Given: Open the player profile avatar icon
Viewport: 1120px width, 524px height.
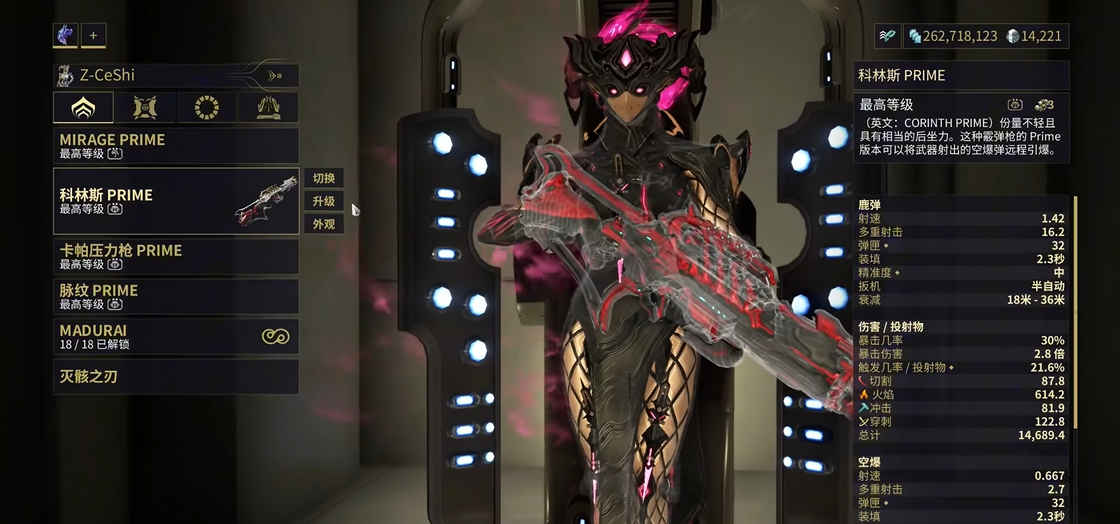Looking at the screenshot, I should point(65,35).
